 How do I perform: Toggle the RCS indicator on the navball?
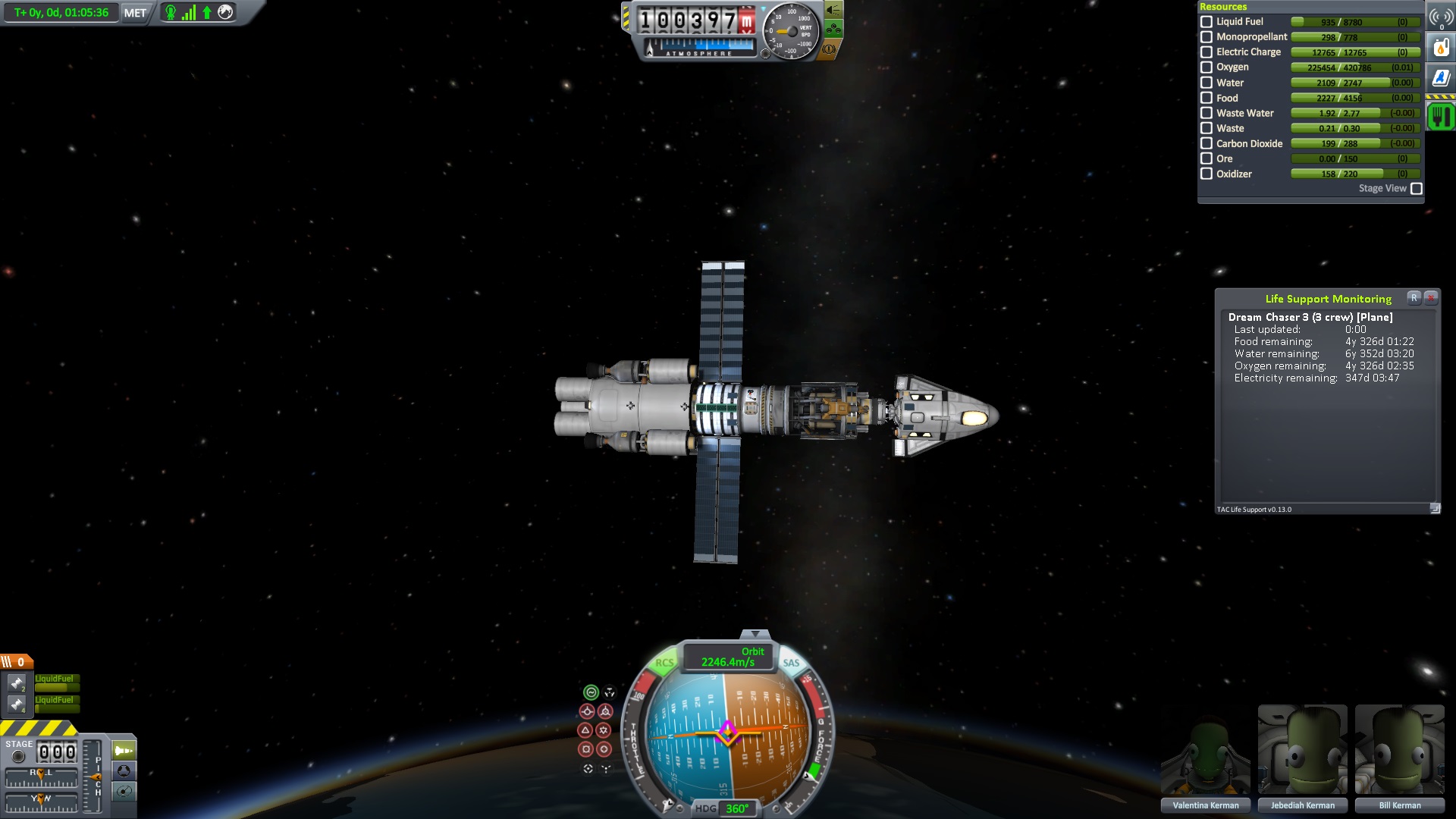coord(664,663)
